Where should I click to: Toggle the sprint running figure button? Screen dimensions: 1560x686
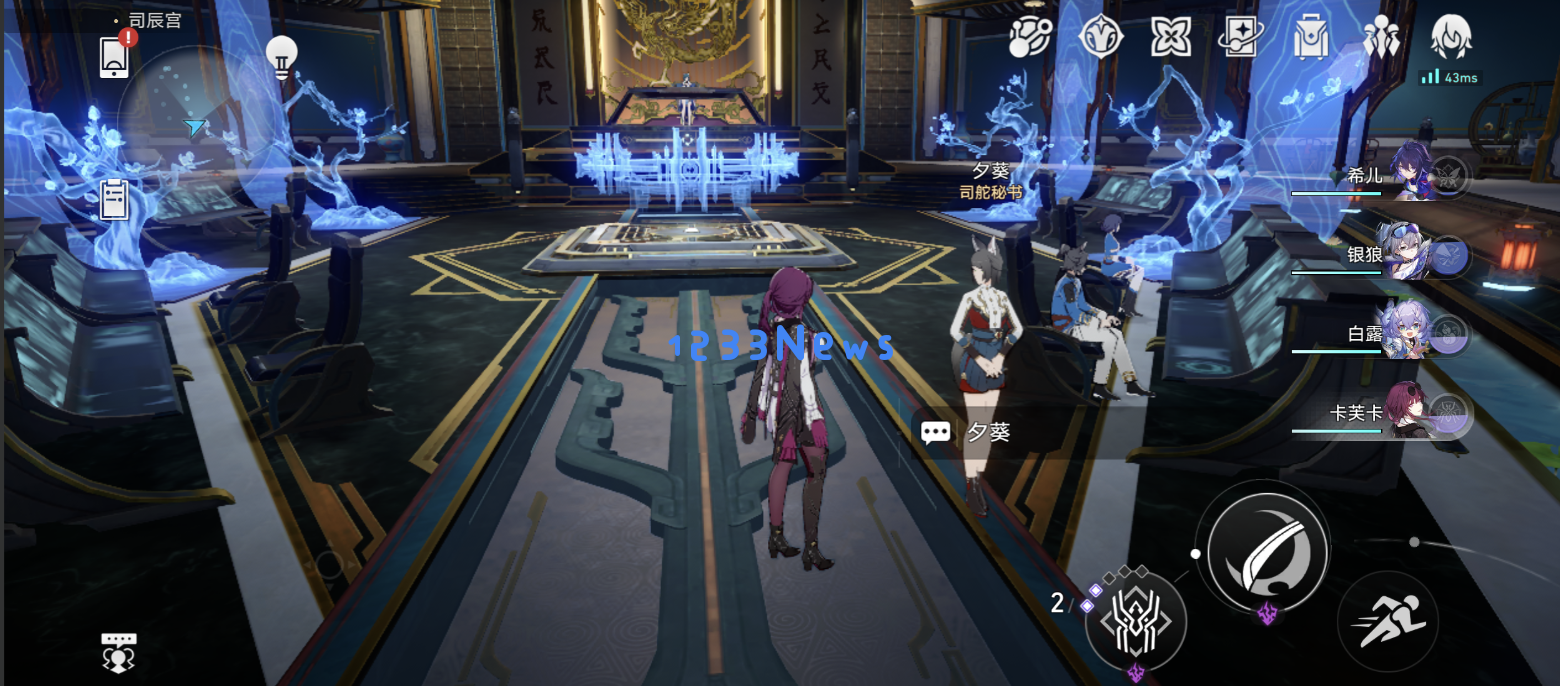[x=1387, y=620]
